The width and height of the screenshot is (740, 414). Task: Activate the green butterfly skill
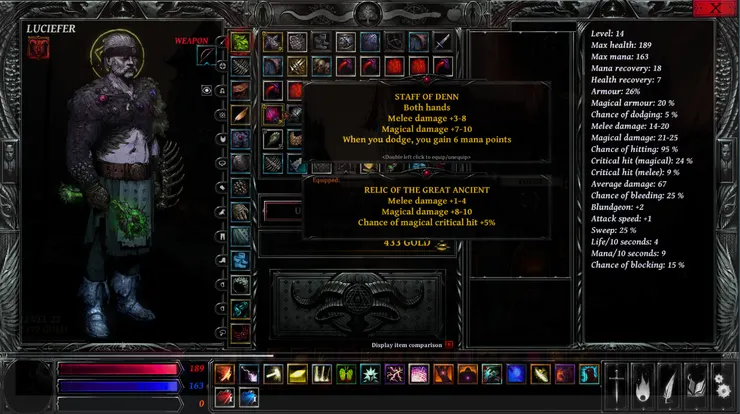pyautogui.click(x=346, y=374)
